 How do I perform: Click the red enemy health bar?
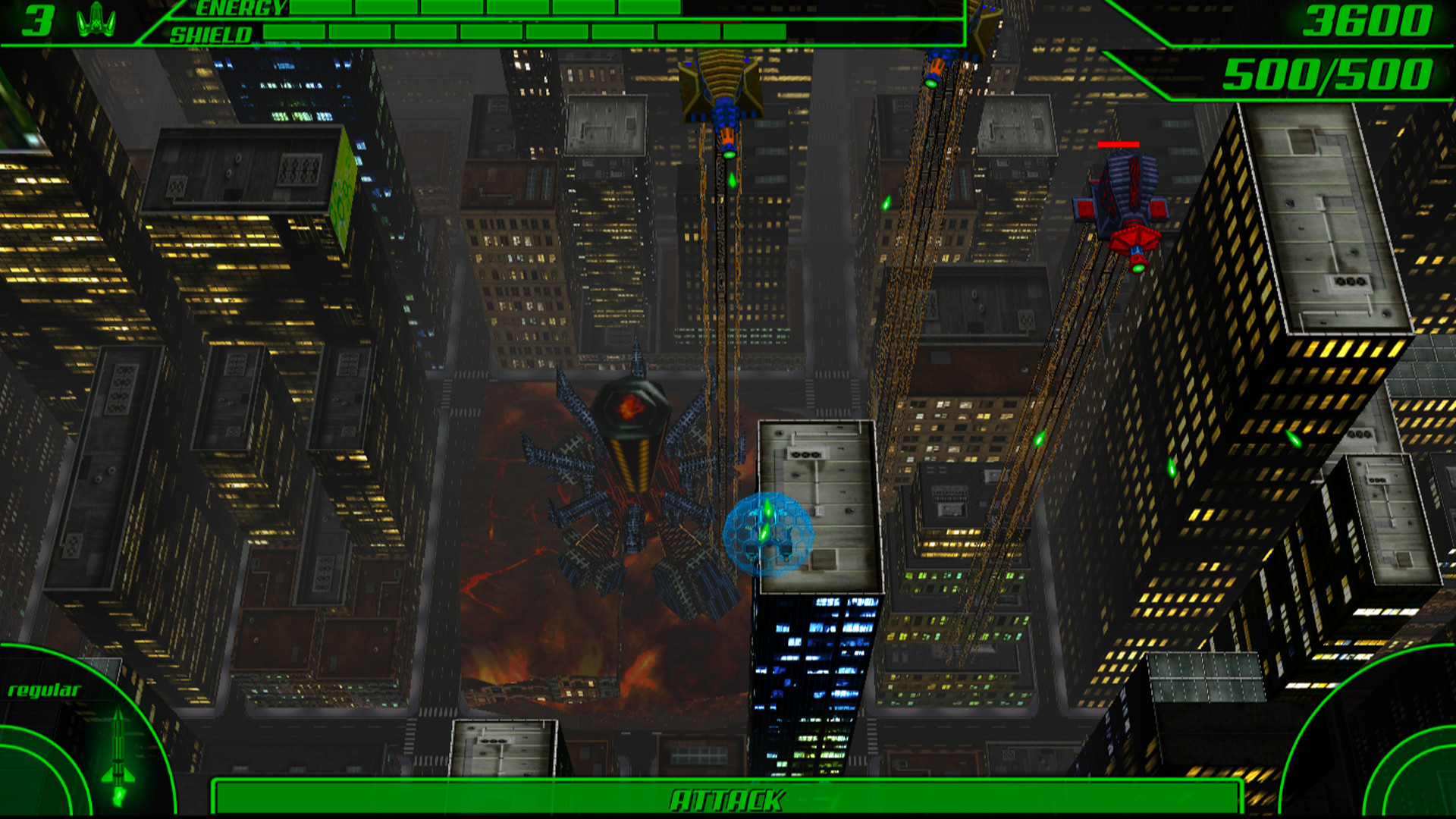point(1117,143)
